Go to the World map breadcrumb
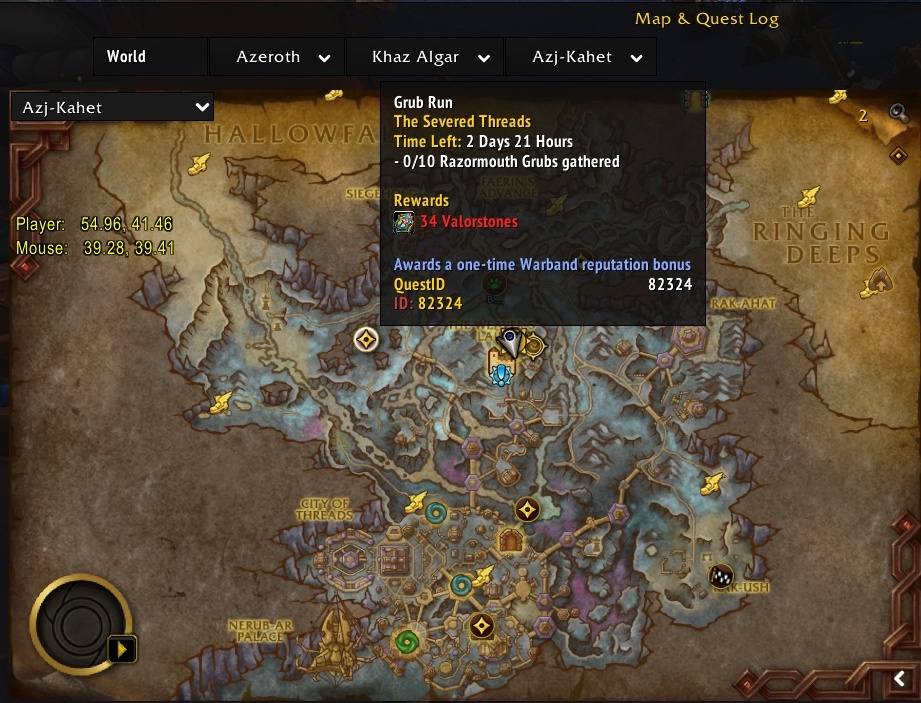This screenshot has height=703, width=921. [x=127, y=57]
